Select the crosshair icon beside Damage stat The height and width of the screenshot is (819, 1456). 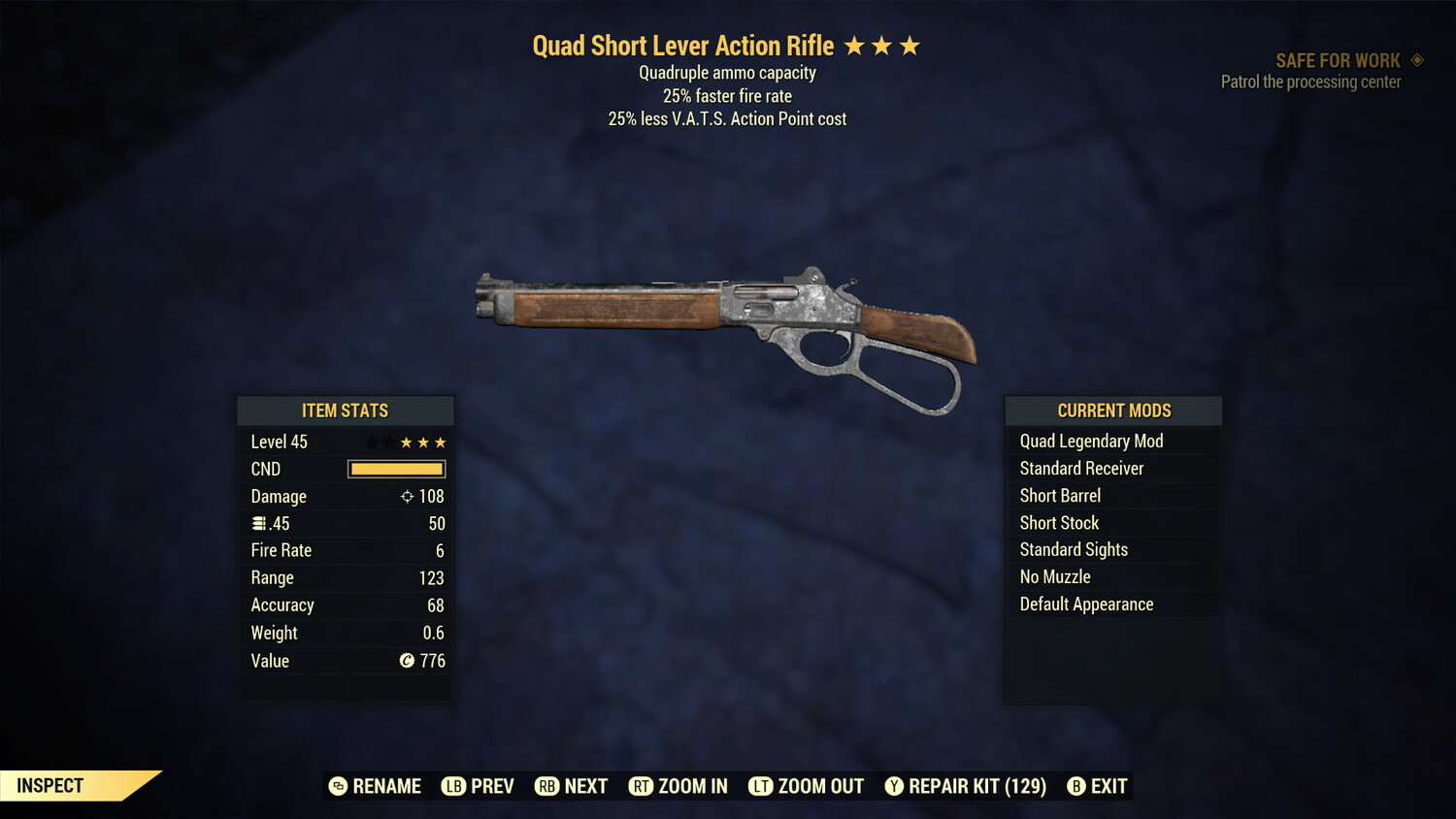406,496
